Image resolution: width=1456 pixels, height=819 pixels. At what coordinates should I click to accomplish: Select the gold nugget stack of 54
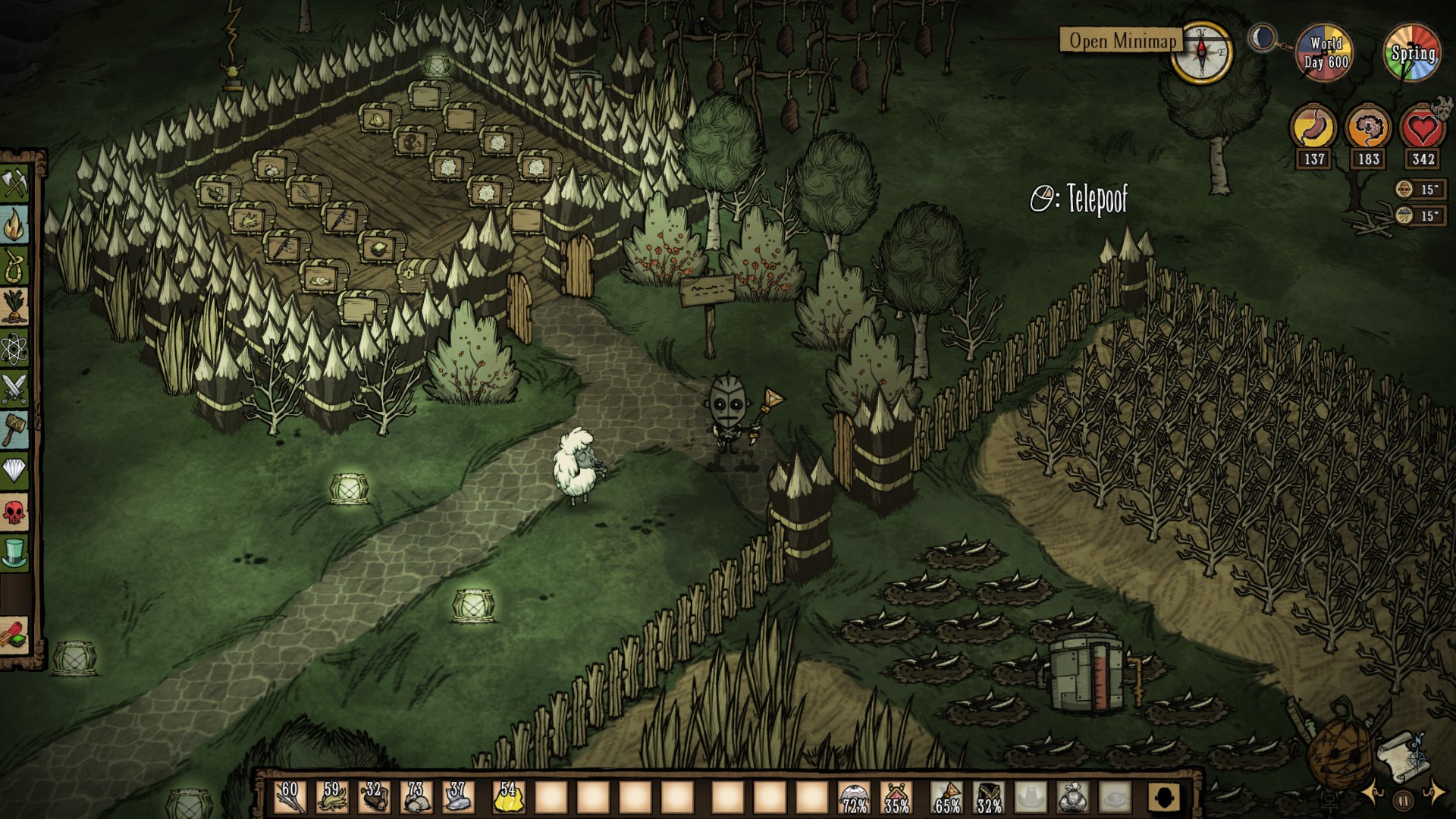[x=508, y=797]
